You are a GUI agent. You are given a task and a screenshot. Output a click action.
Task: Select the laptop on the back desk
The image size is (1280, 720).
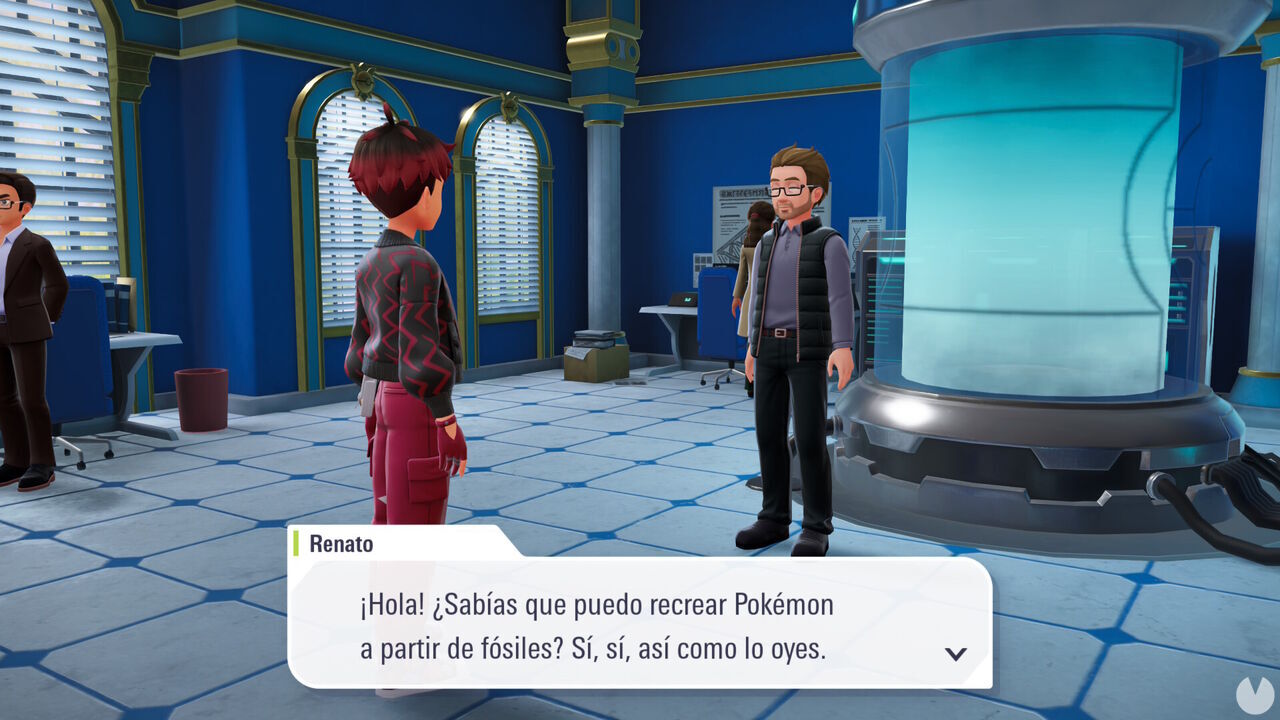[x=684, y=299]
